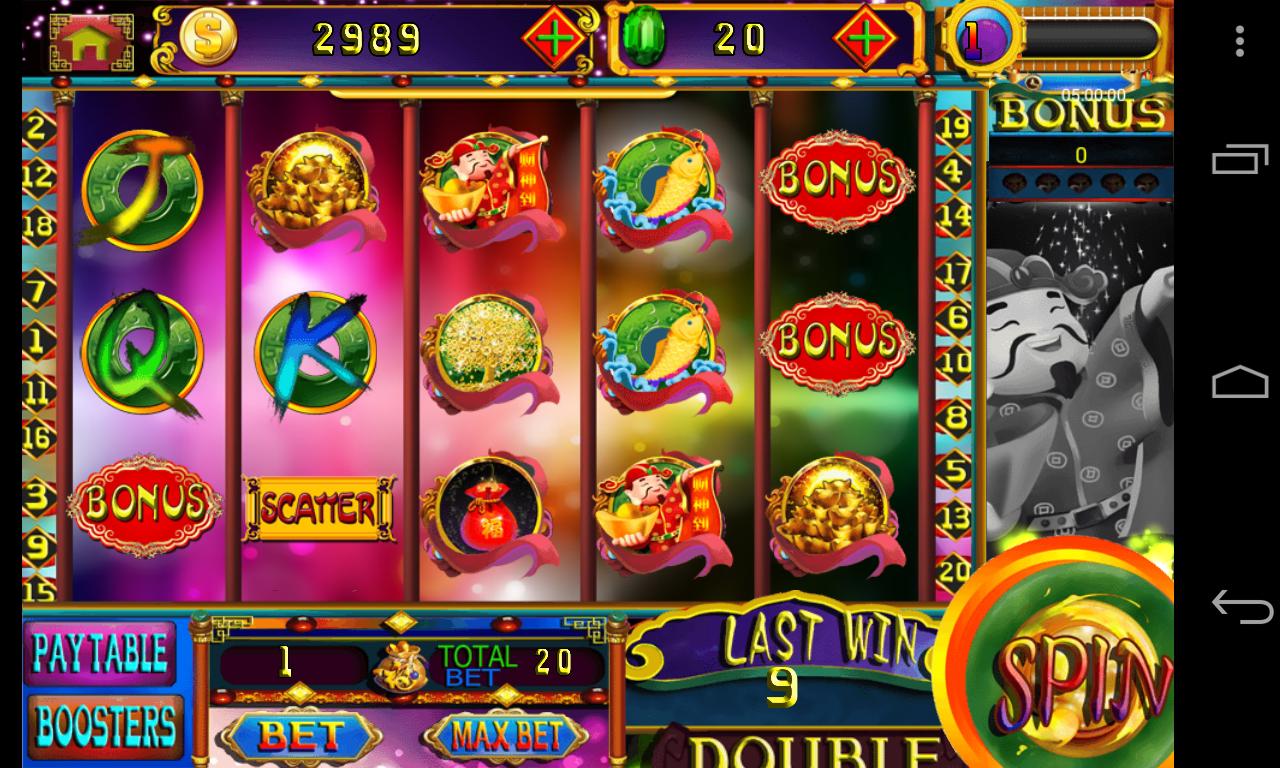Open payline selector showing 1
Image resolution: width=1280 pixels, height=768 pixels.
(287, 660)
